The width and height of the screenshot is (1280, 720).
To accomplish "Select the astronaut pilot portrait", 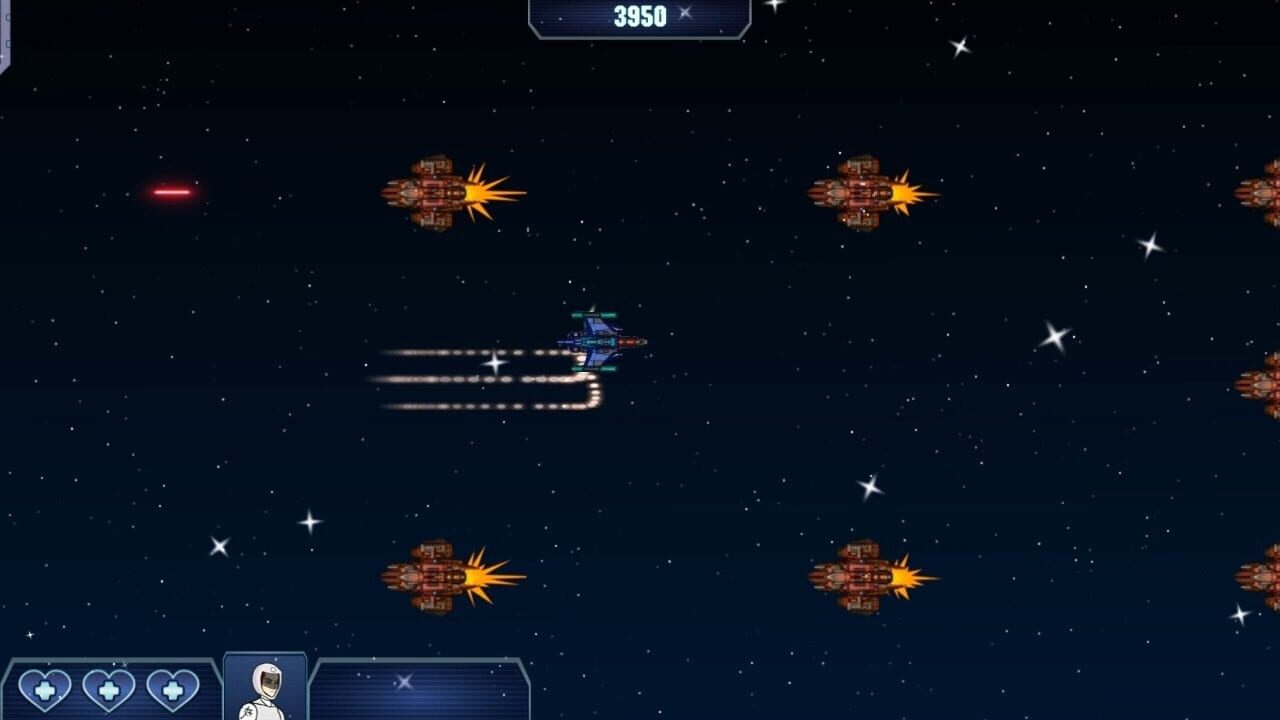I will [264, 688].
